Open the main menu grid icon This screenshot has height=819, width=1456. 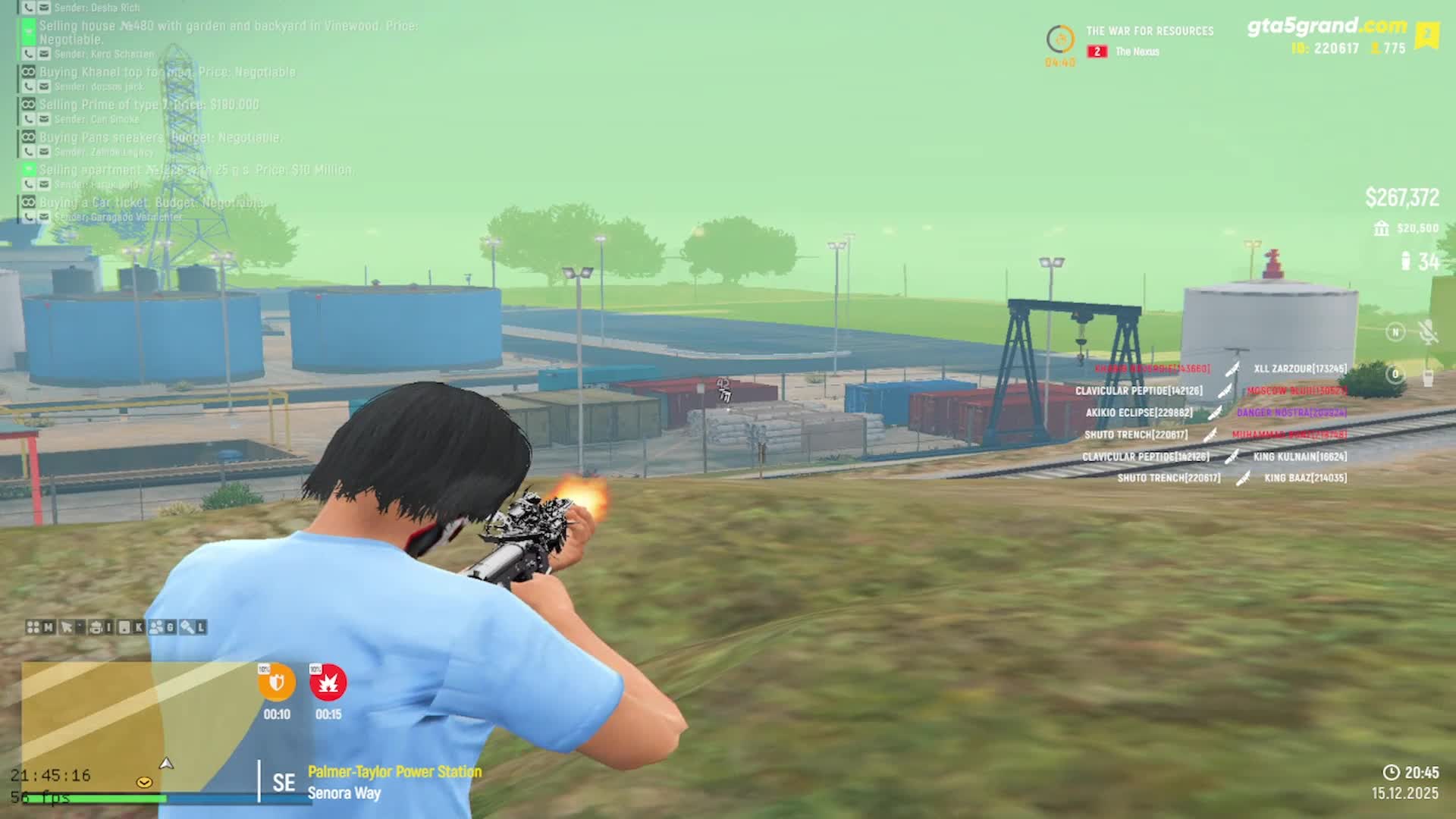pos(33,627)
